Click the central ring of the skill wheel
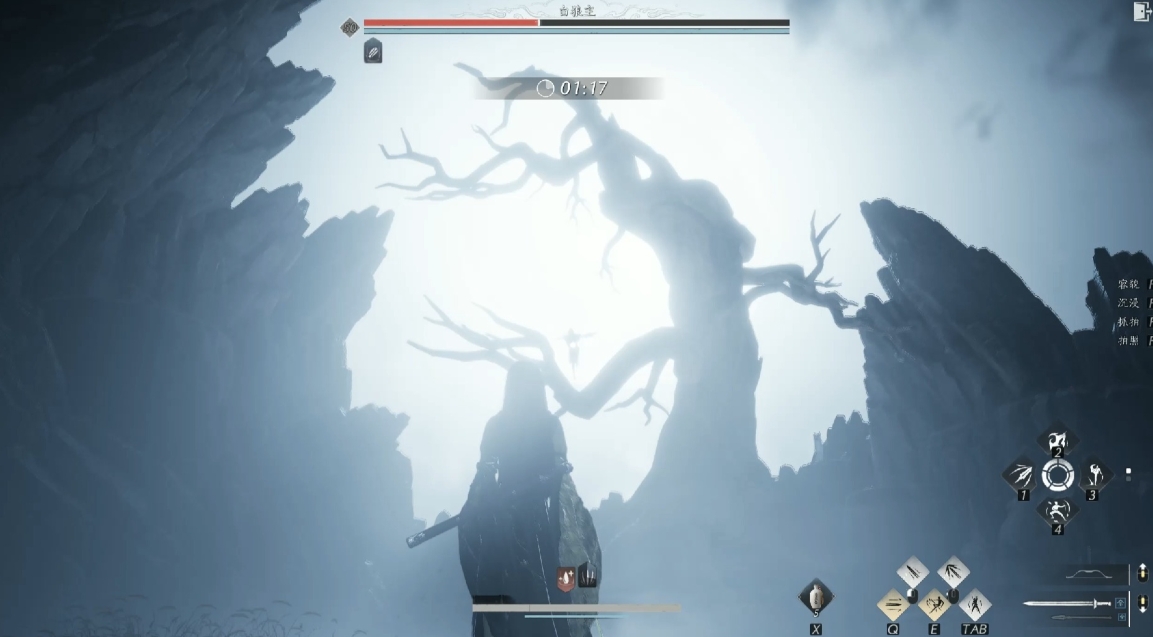The image size is (1153, 637). click(x=1057, y=475)
